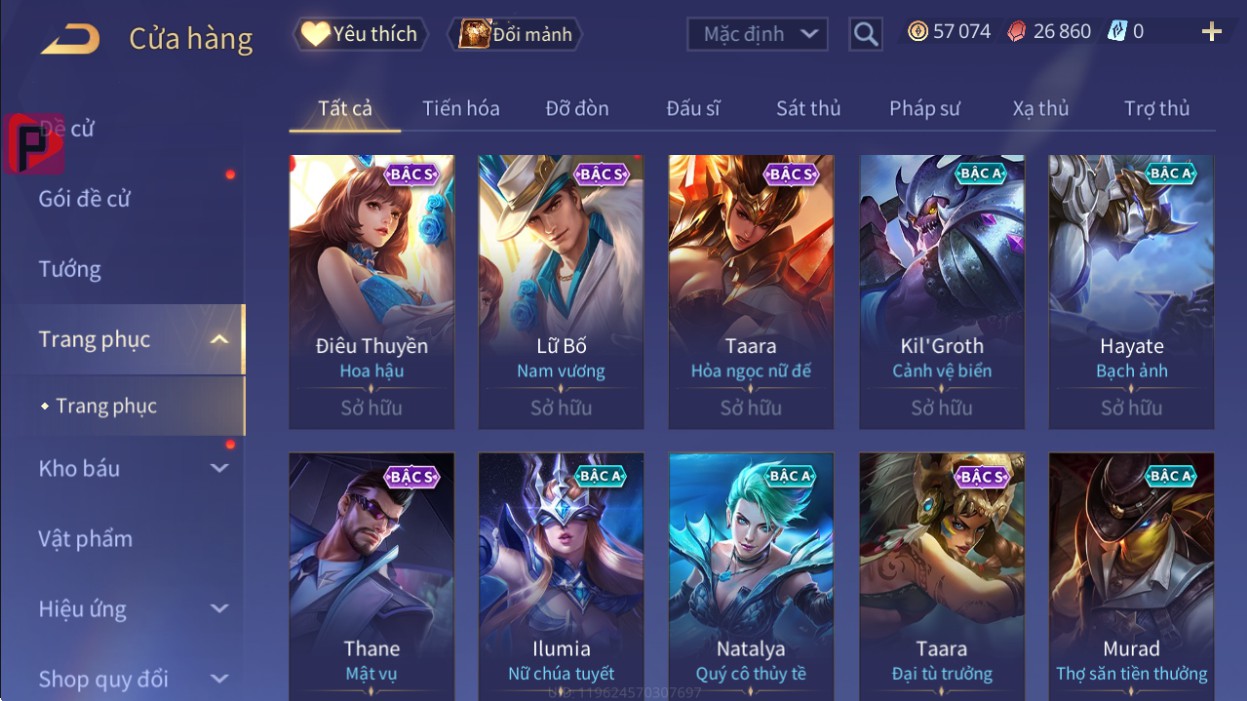Open the Mặc định sort dropdown
Screen dimensions: 1247x701
[x=757, y=34]
